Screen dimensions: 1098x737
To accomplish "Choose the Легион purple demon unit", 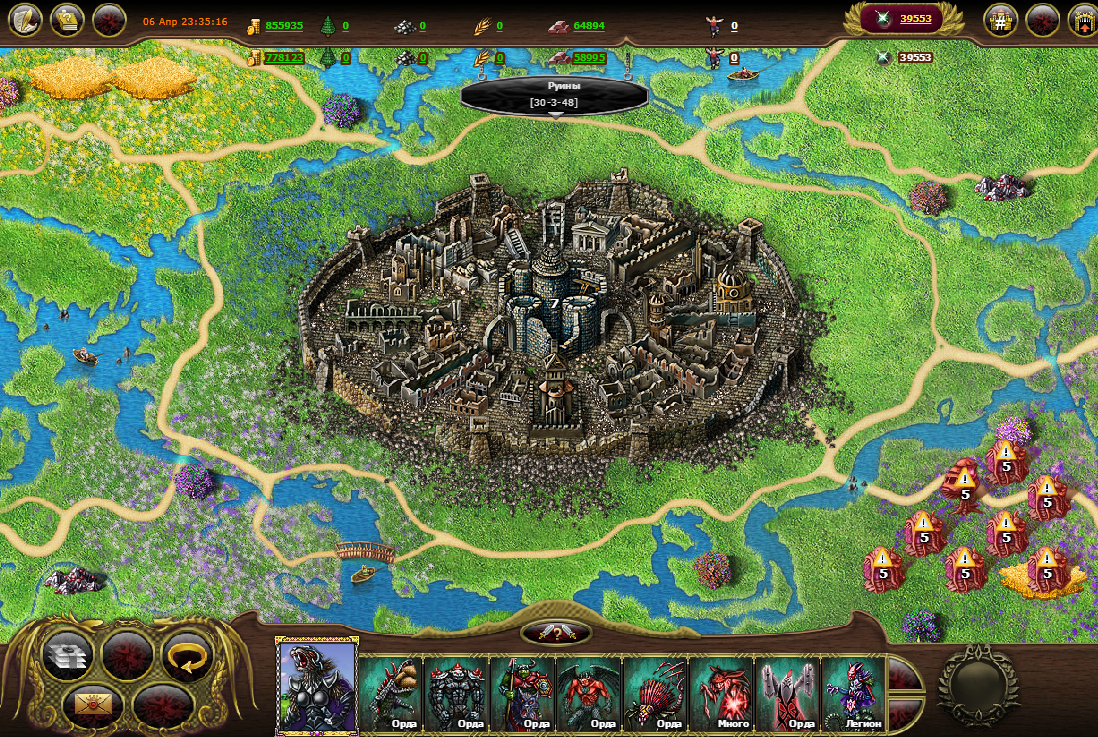I will [x=853, y=692].
